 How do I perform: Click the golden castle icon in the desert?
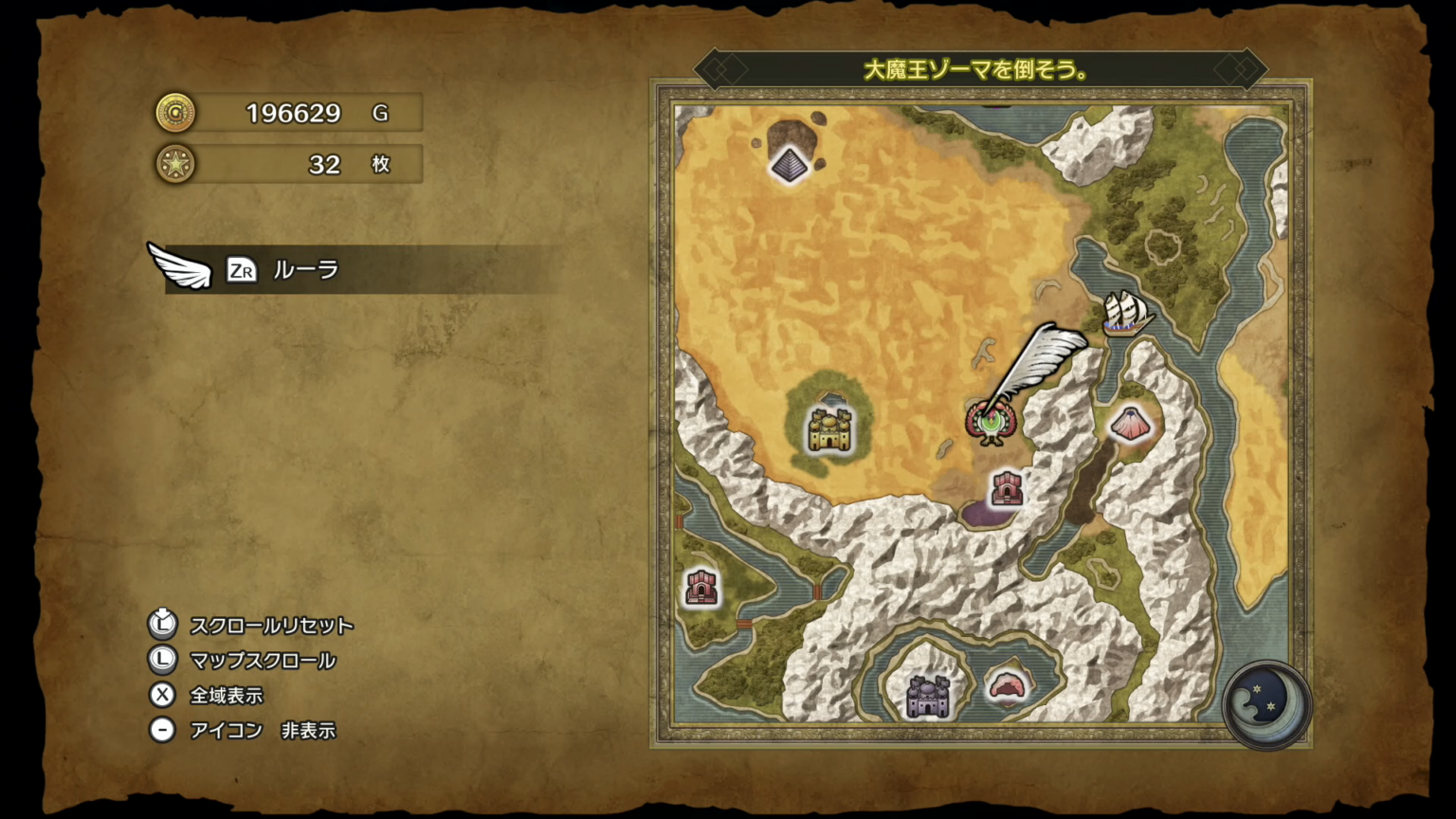[828, 429]
